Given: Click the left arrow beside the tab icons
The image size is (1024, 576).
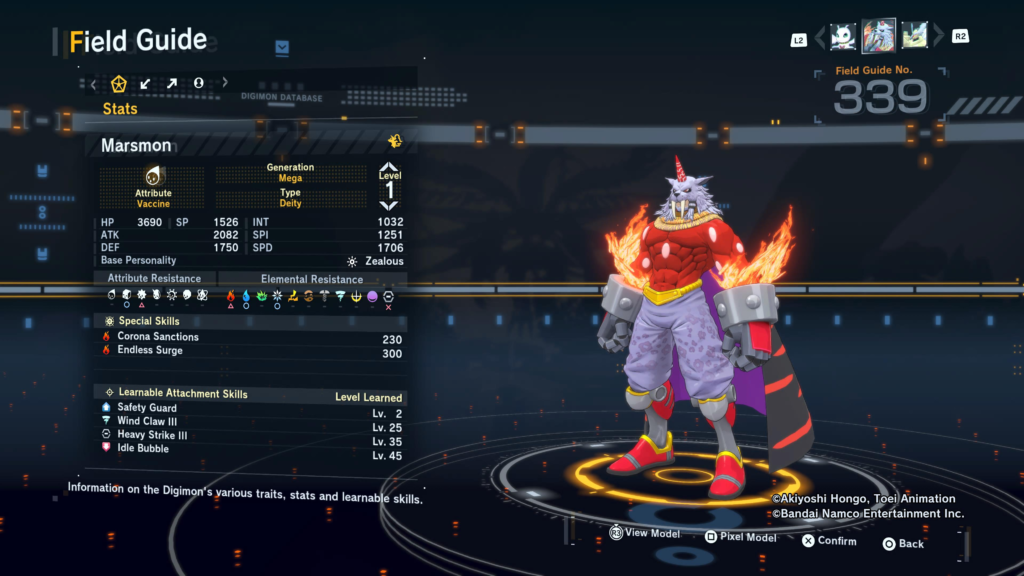Looking at the screenshot, I should 94,83.
